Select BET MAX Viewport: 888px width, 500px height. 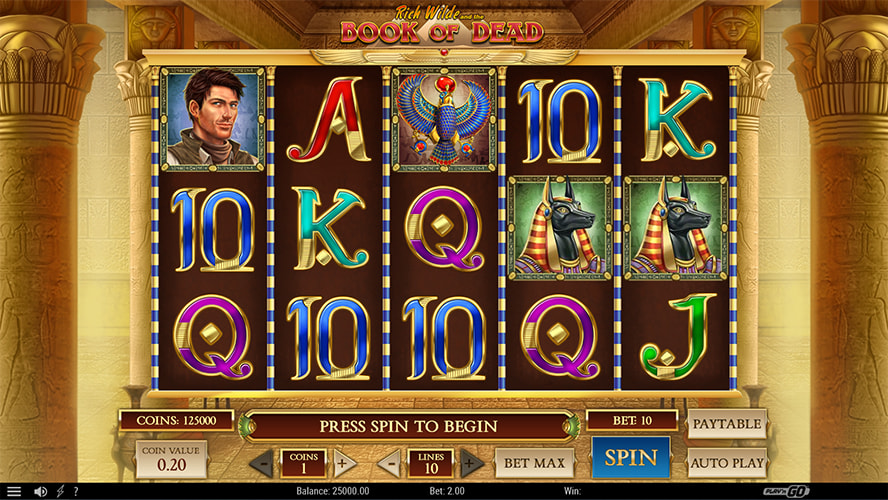pos(534,463)
